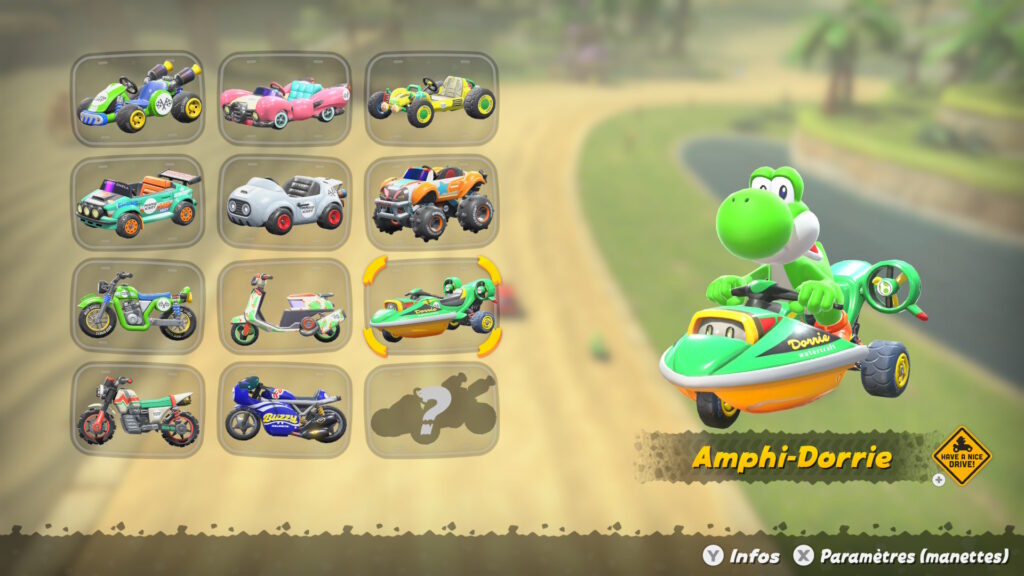Select the blue Buzzy sport bike

point(285,410)
